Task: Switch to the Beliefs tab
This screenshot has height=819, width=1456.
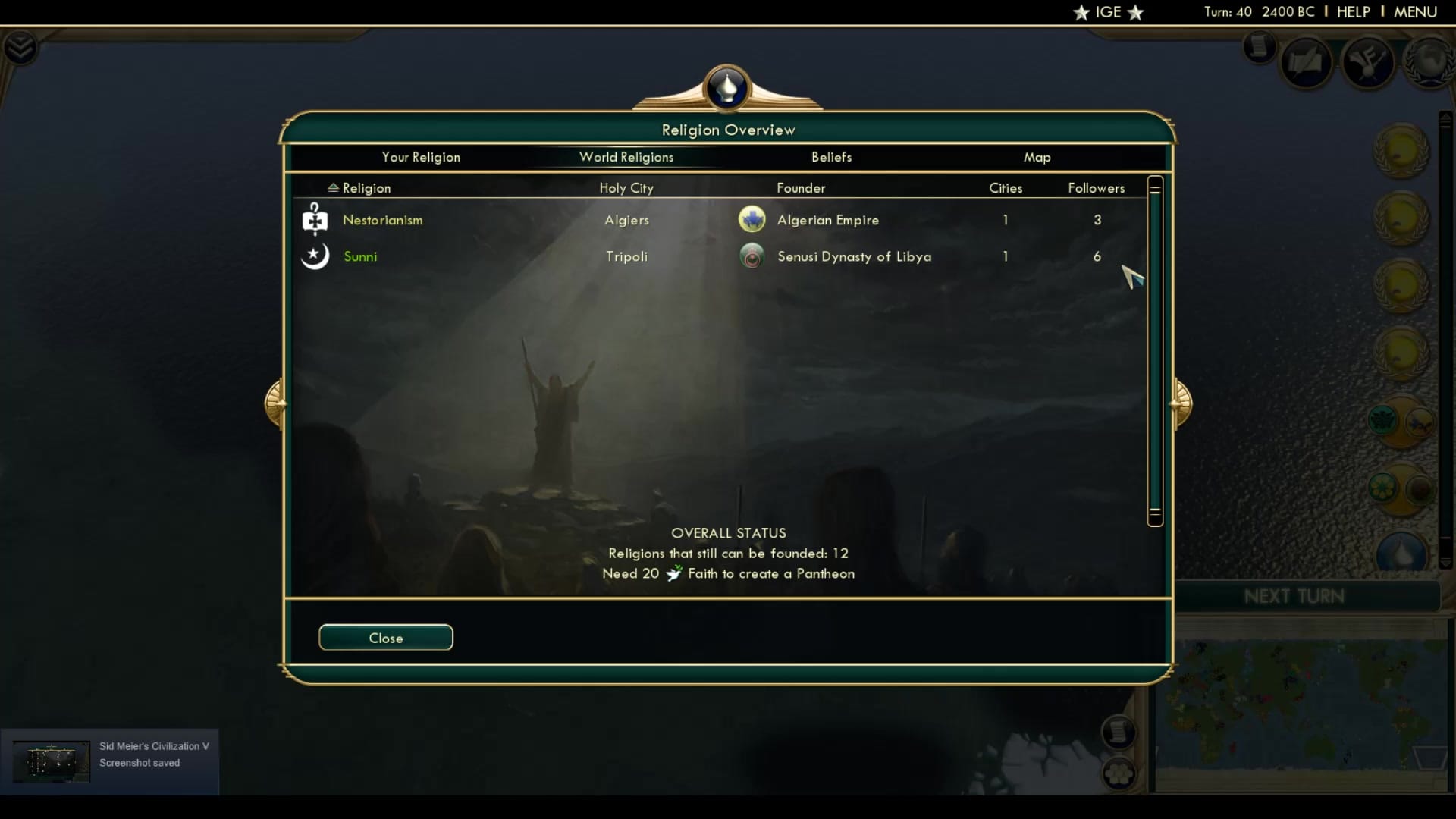Action: (x=831, y=157)
